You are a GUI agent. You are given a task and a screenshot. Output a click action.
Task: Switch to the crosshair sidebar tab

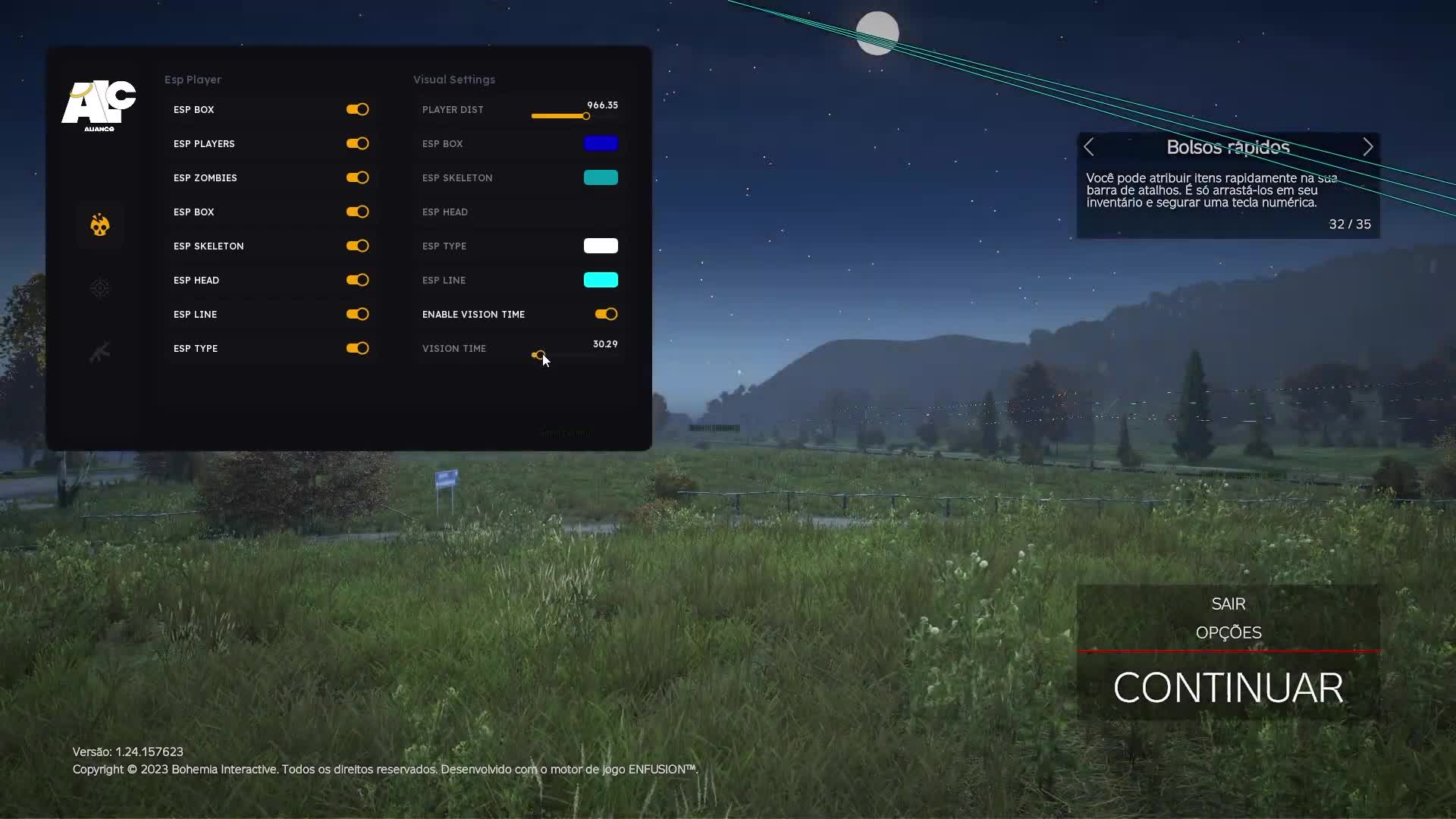point(100,288)
